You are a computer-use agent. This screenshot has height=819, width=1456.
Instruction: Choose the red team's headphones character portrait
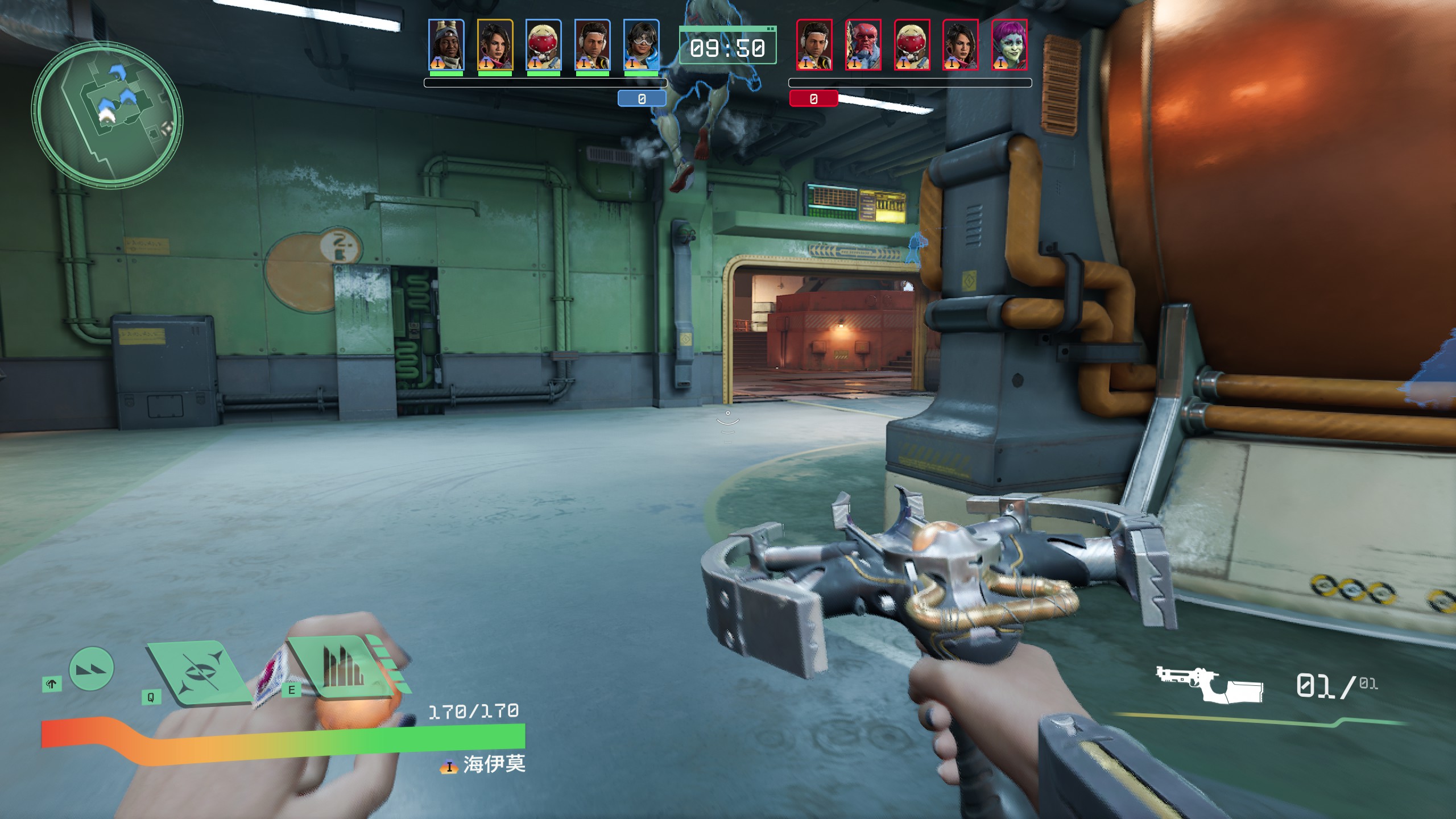pos(814,45)
